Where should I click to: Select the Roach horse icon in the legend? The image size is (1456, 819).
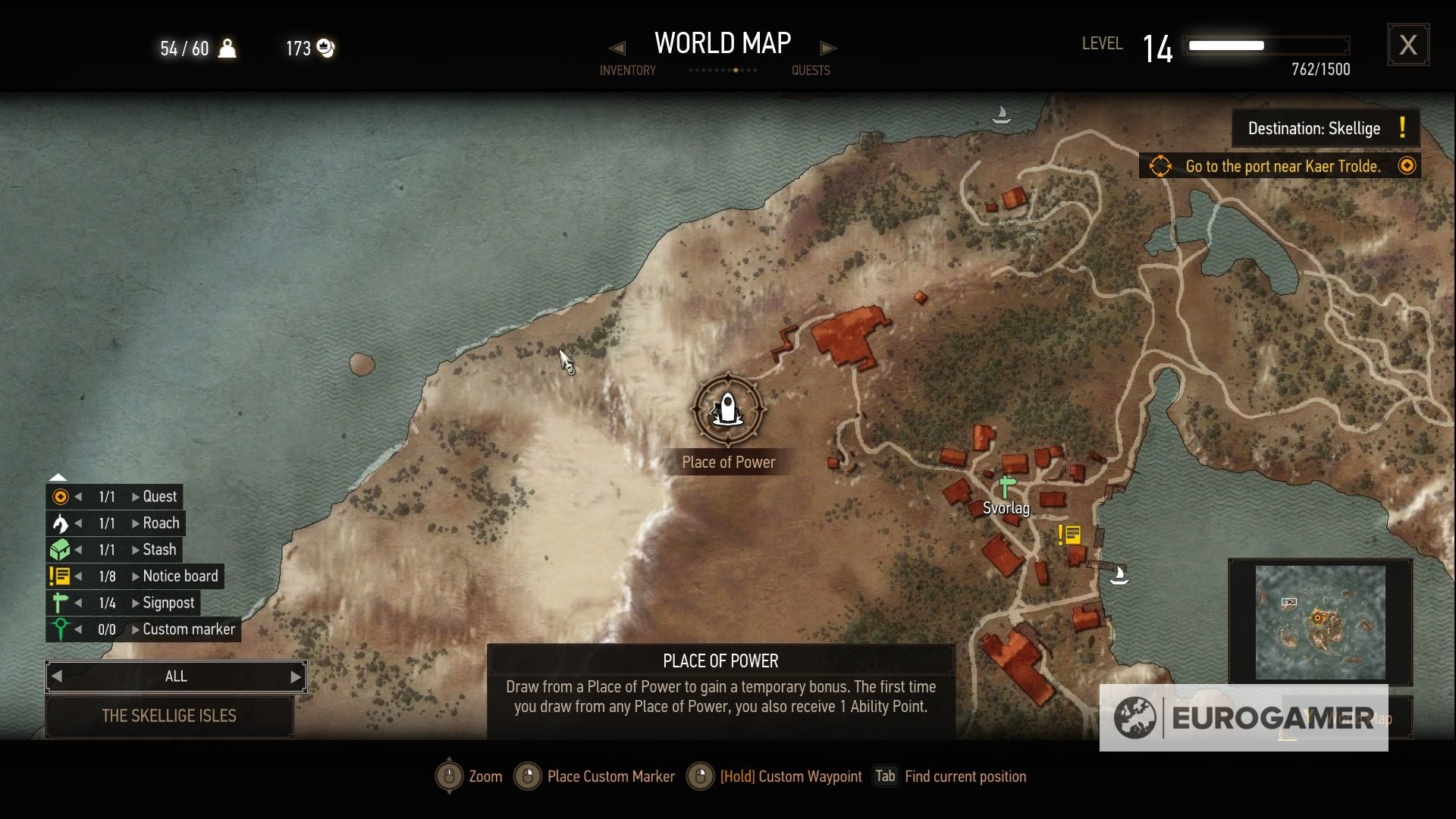click(59, 522)
